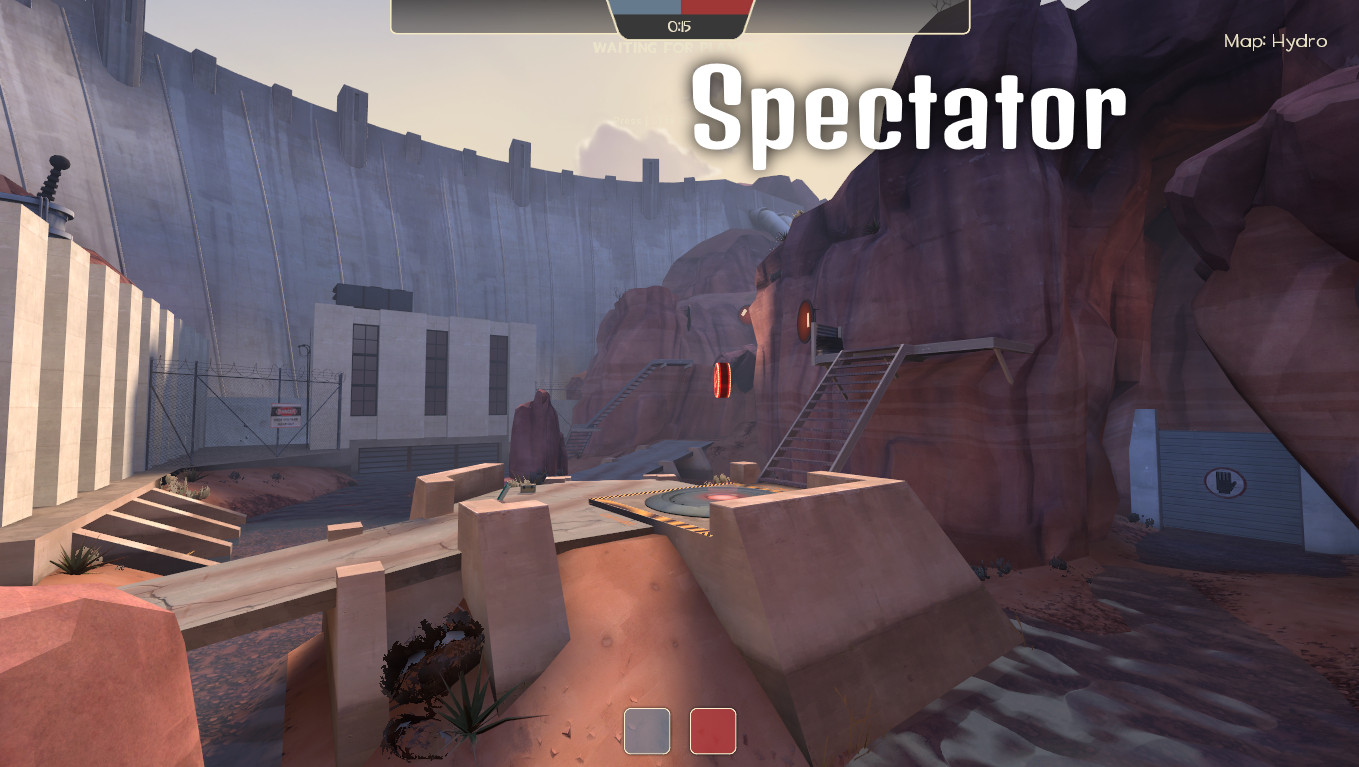This screenshot has width=1359, height=767.
Task: Click the Map: Hydro label
Action: click(1276, 41)
